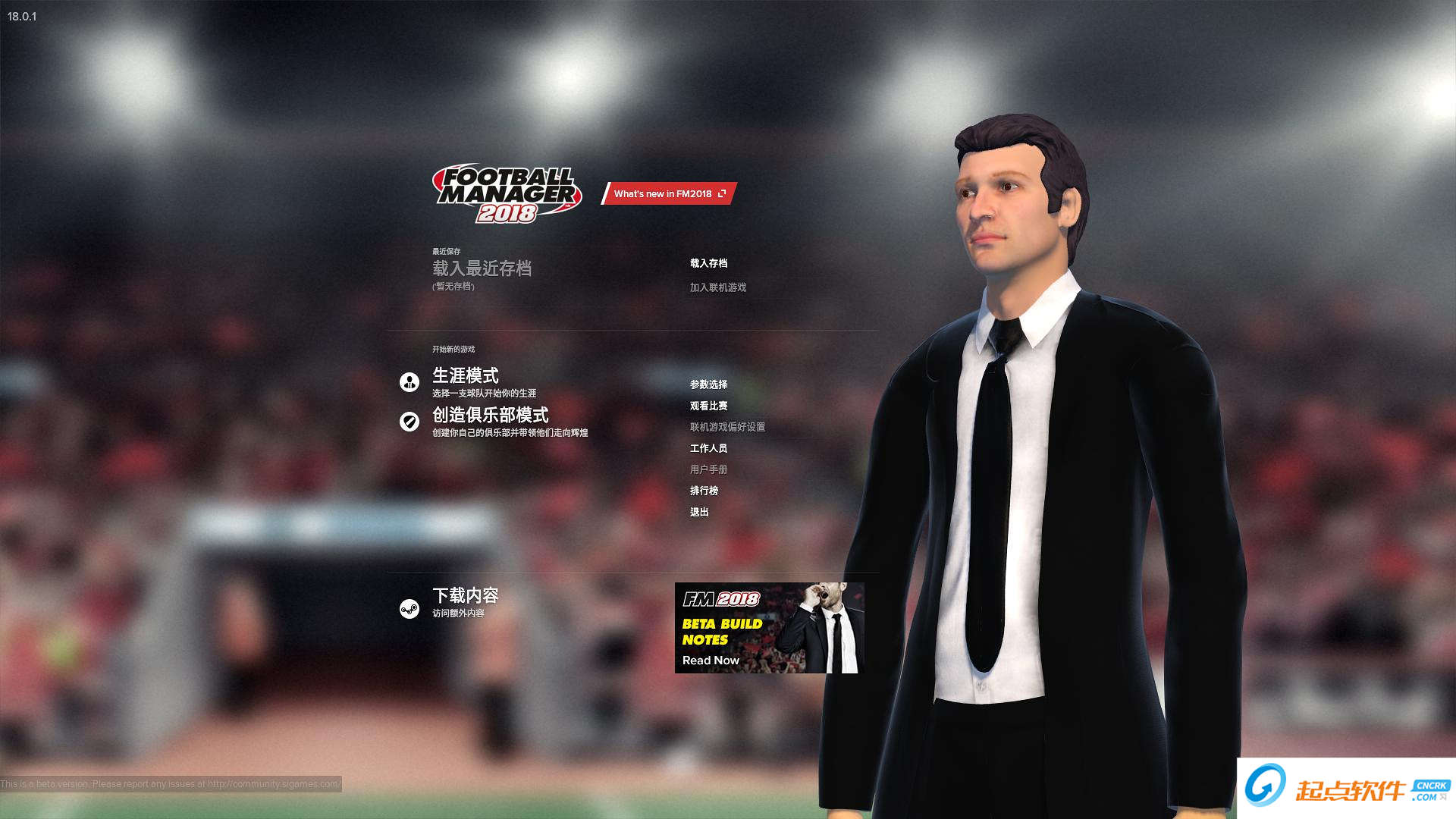The height and width of the screenshot is (819, 1456).
Task: Select View Match (观看比赛)
Action: click(708, 406)
